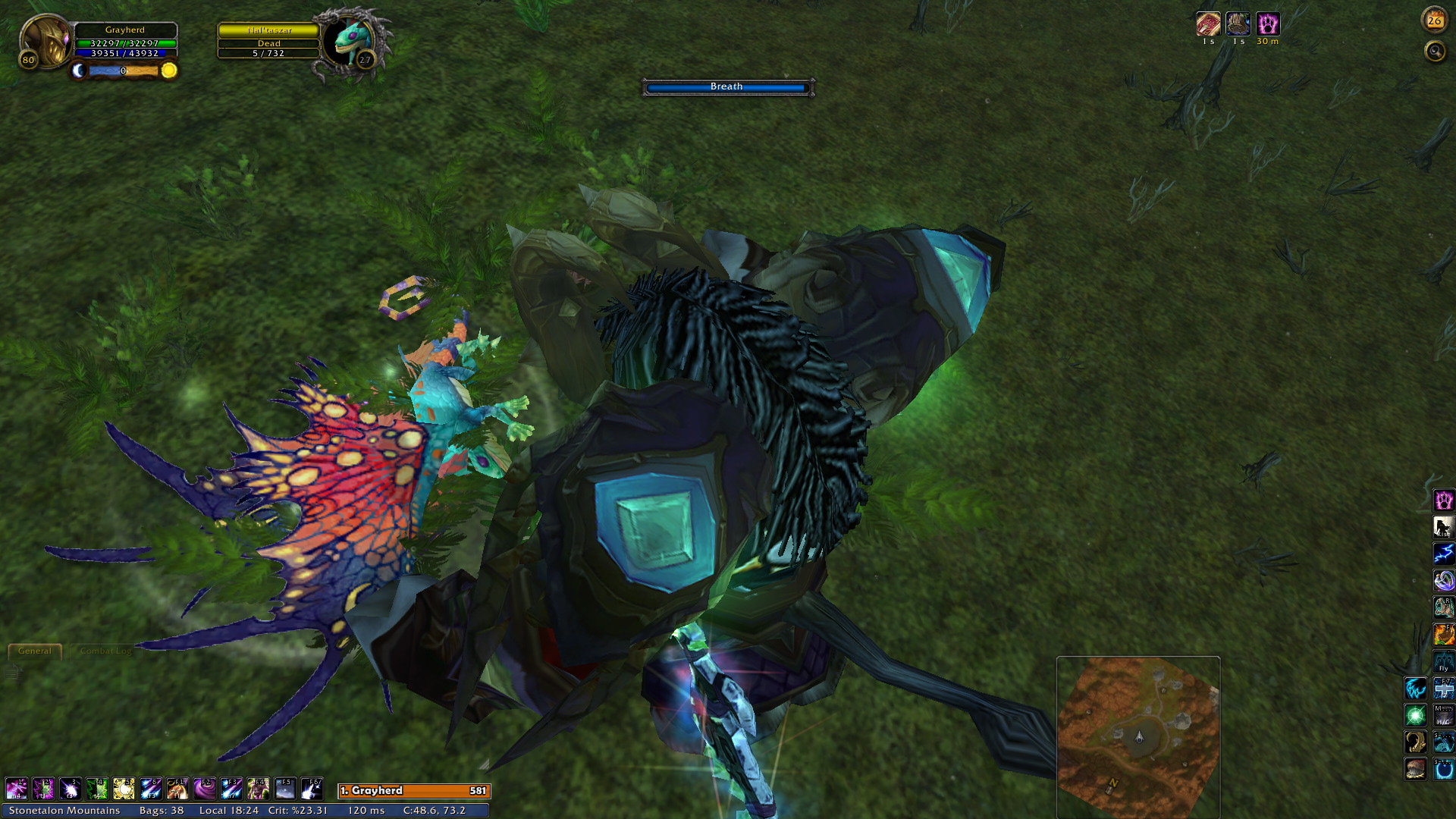1456x819 pixels.
Task: Use the blue lightning bolt ability
Action: [x=1443, y=554]
